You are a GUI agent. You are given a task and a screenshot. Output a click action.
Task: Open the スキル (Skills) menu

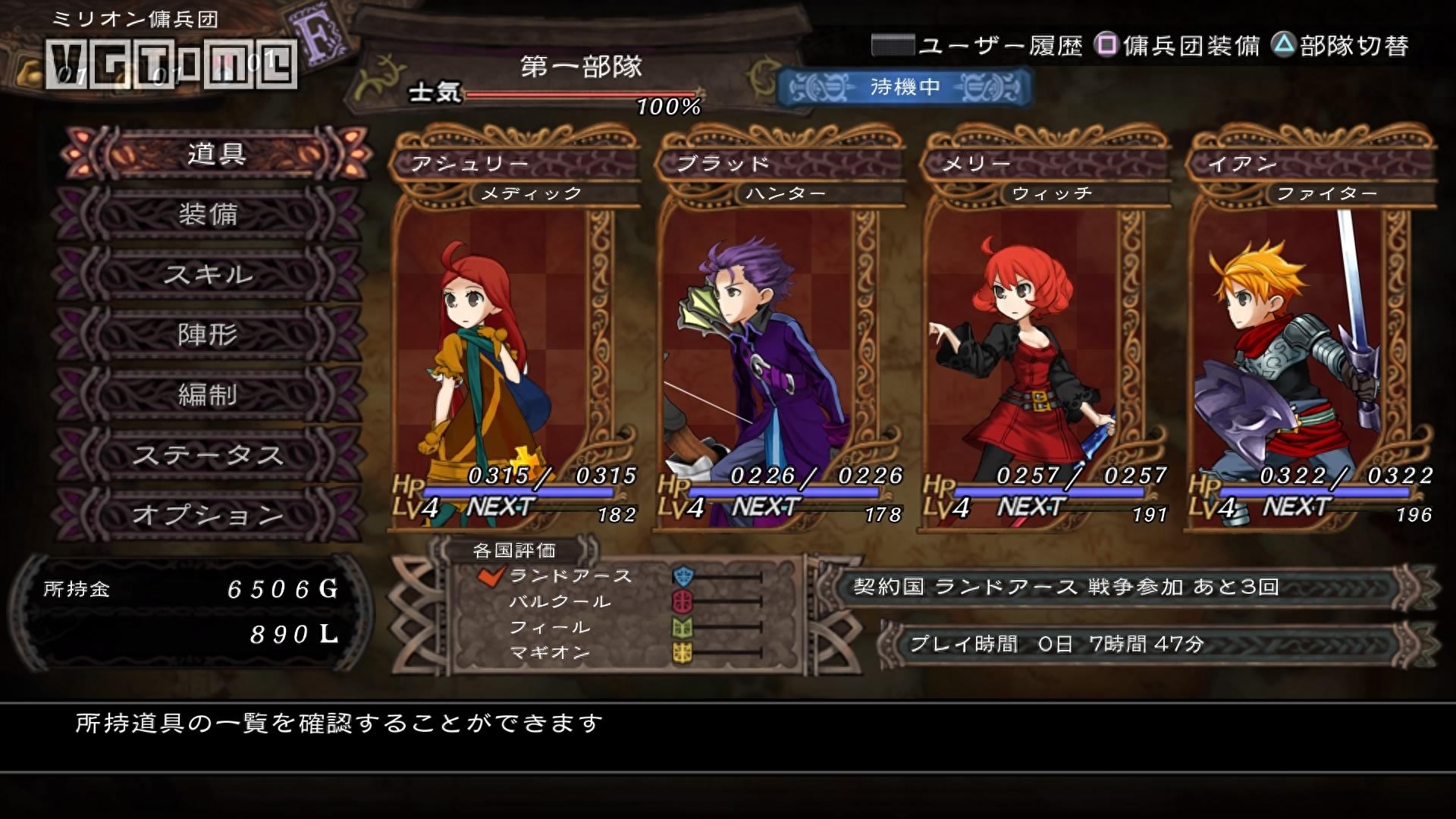tap(208, 275)
